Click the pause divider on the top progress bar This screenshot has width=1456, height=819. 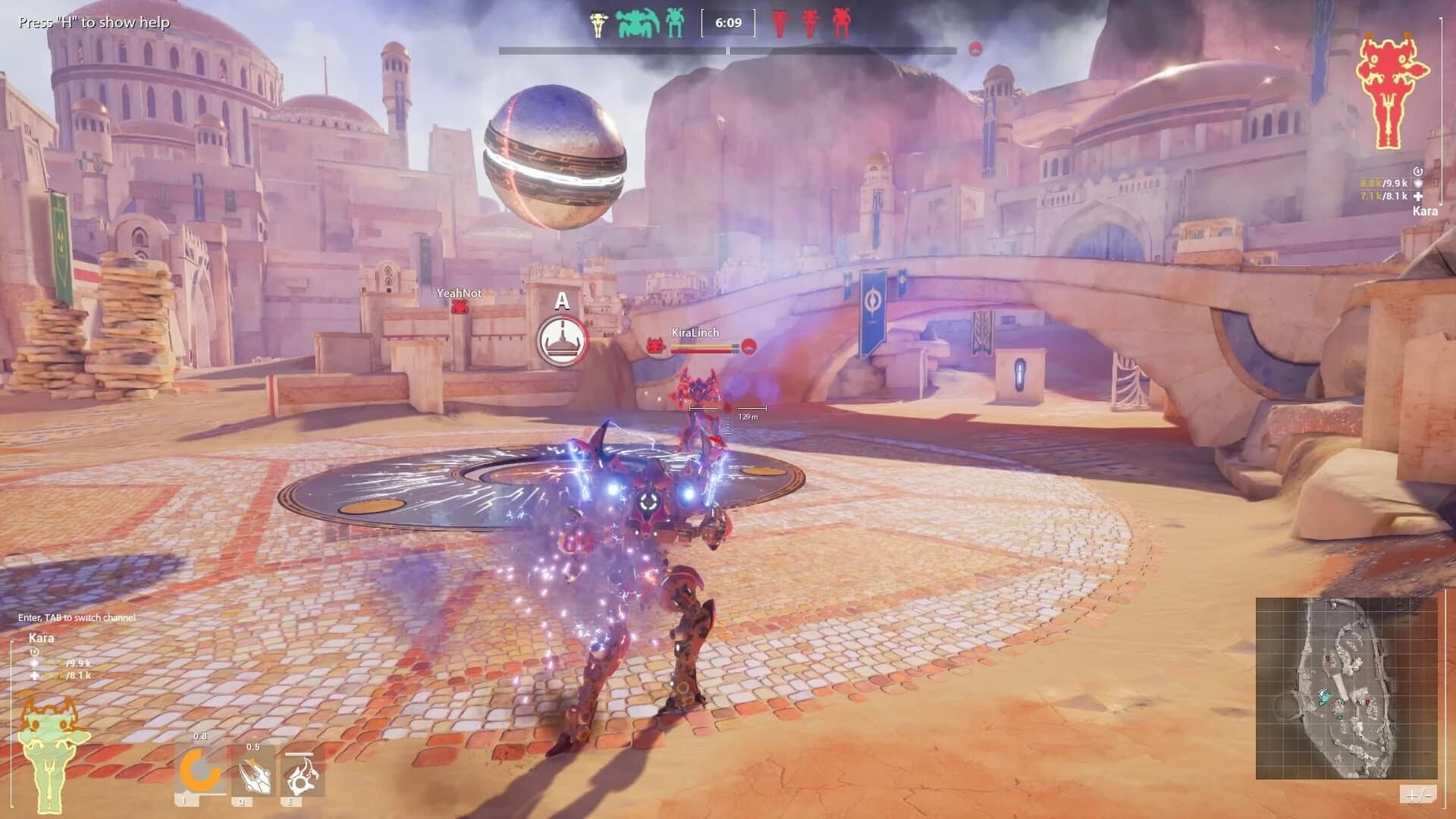(x=729, y=52)
